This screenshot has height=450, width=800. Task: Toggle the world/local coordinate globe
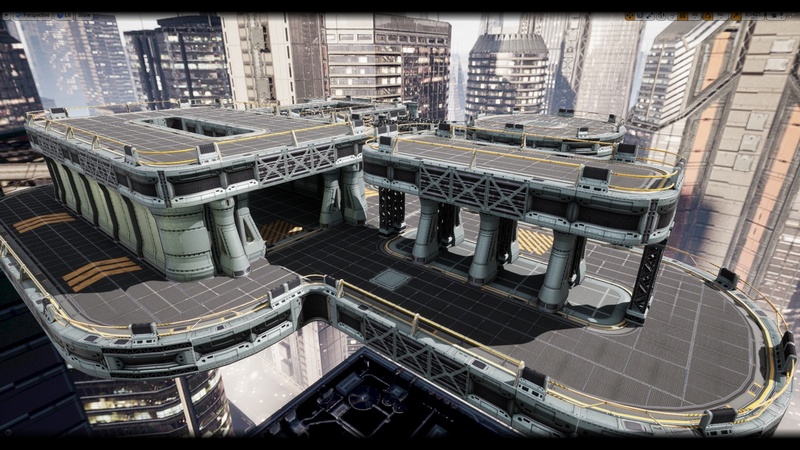[x=661, y=15]
